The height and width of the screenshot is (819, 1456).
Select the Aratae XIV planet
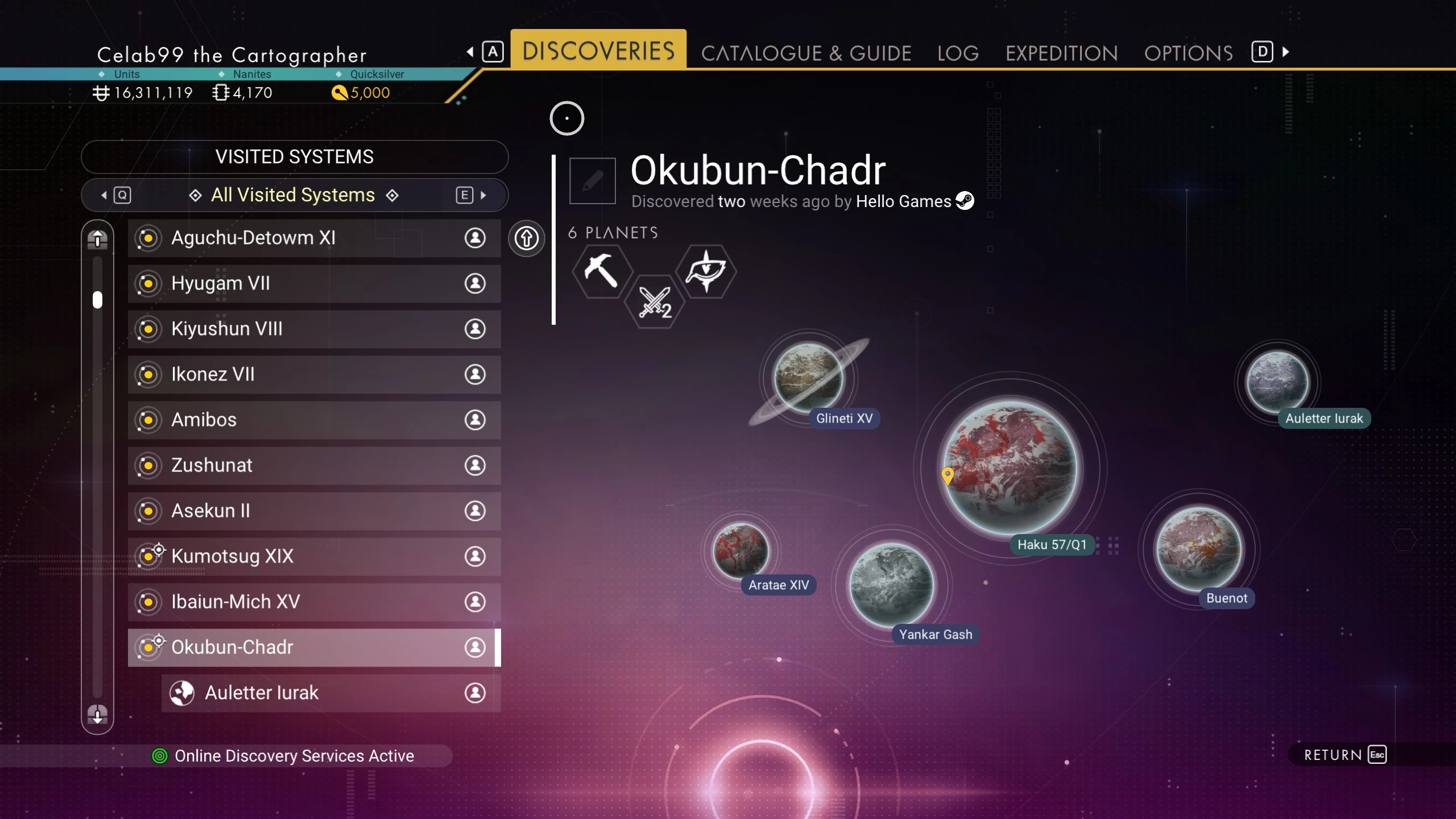coord(741,551)
